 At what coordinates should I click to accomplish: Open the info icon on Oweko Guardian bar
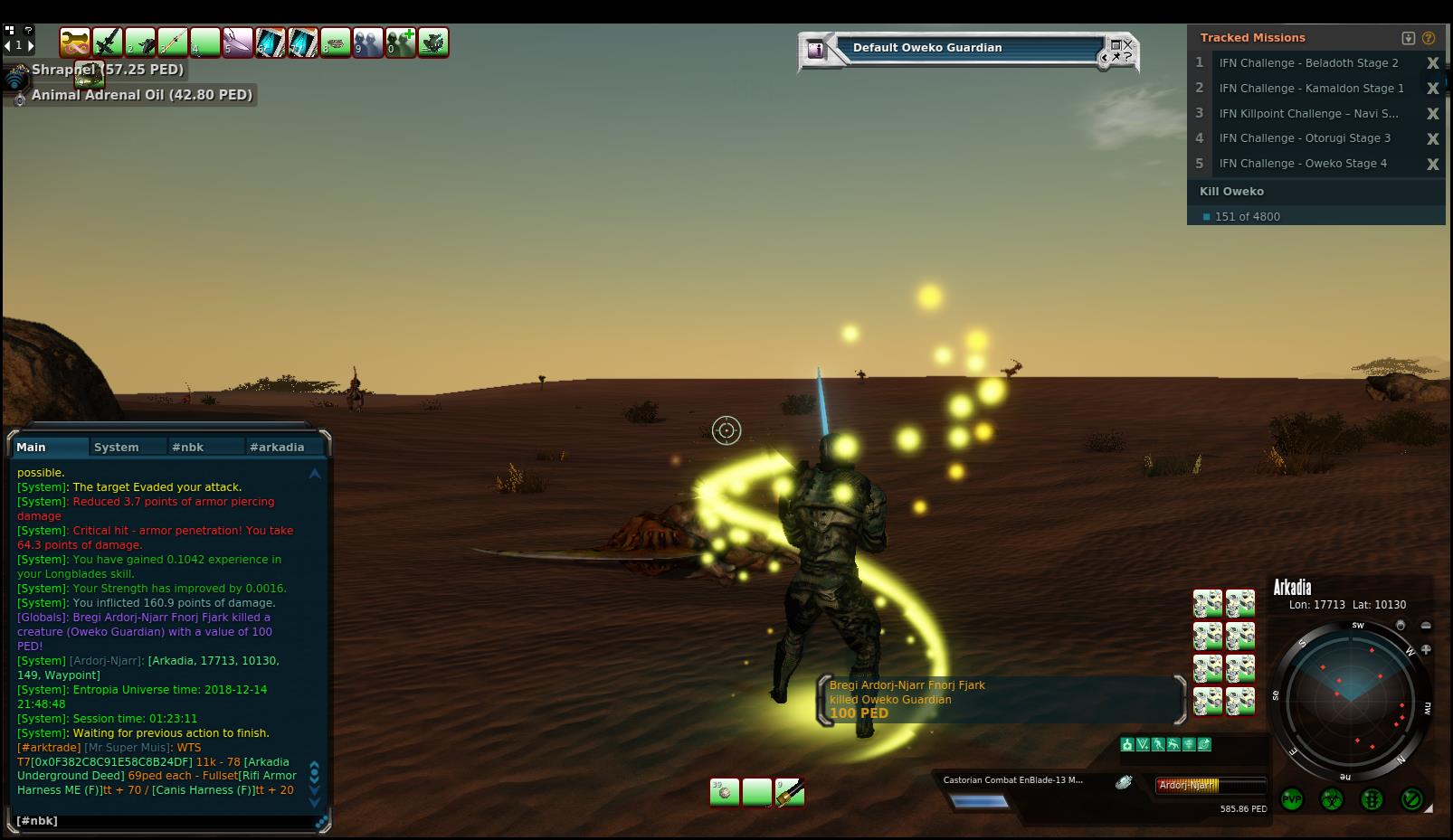point(816,50)
